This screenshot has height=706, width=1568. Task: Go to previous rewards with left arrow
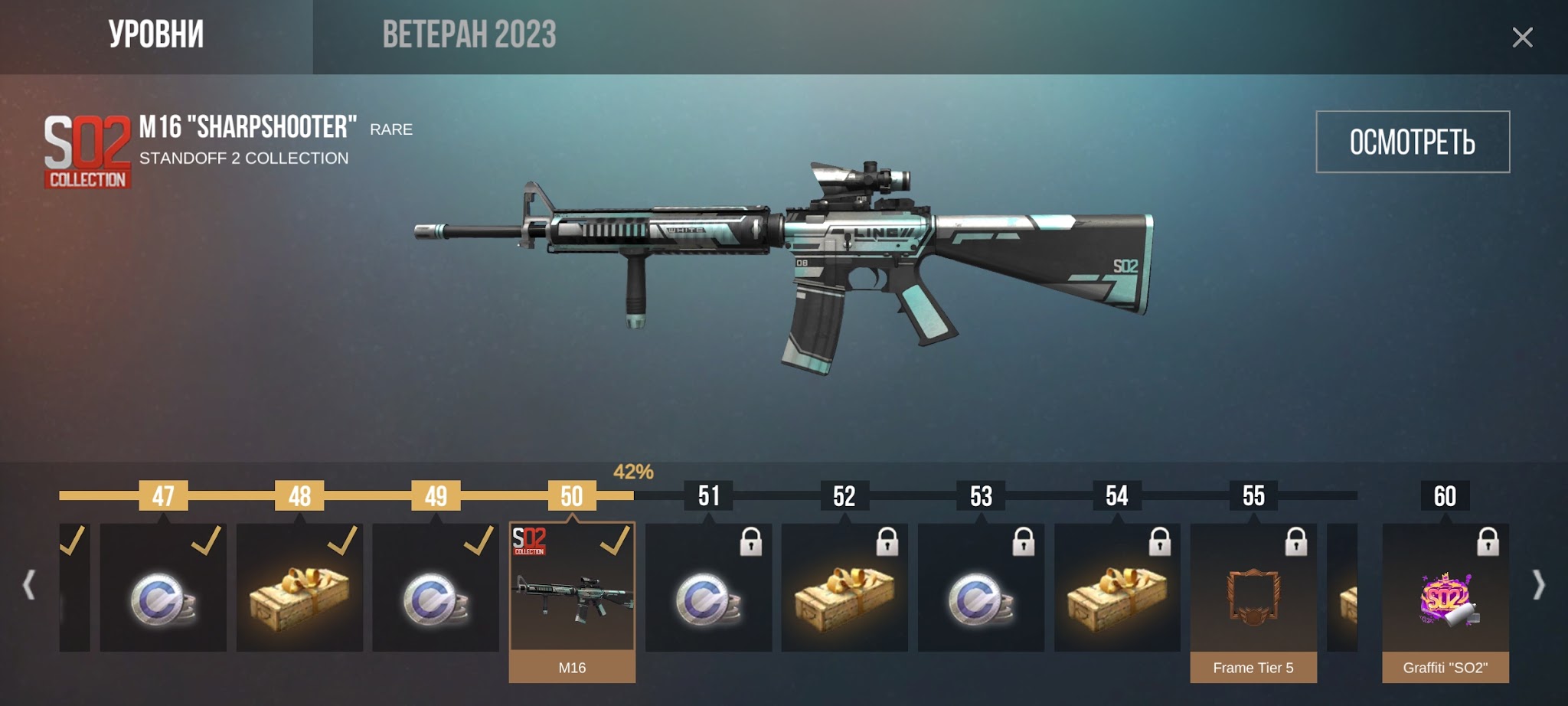(x=29, y=585)
